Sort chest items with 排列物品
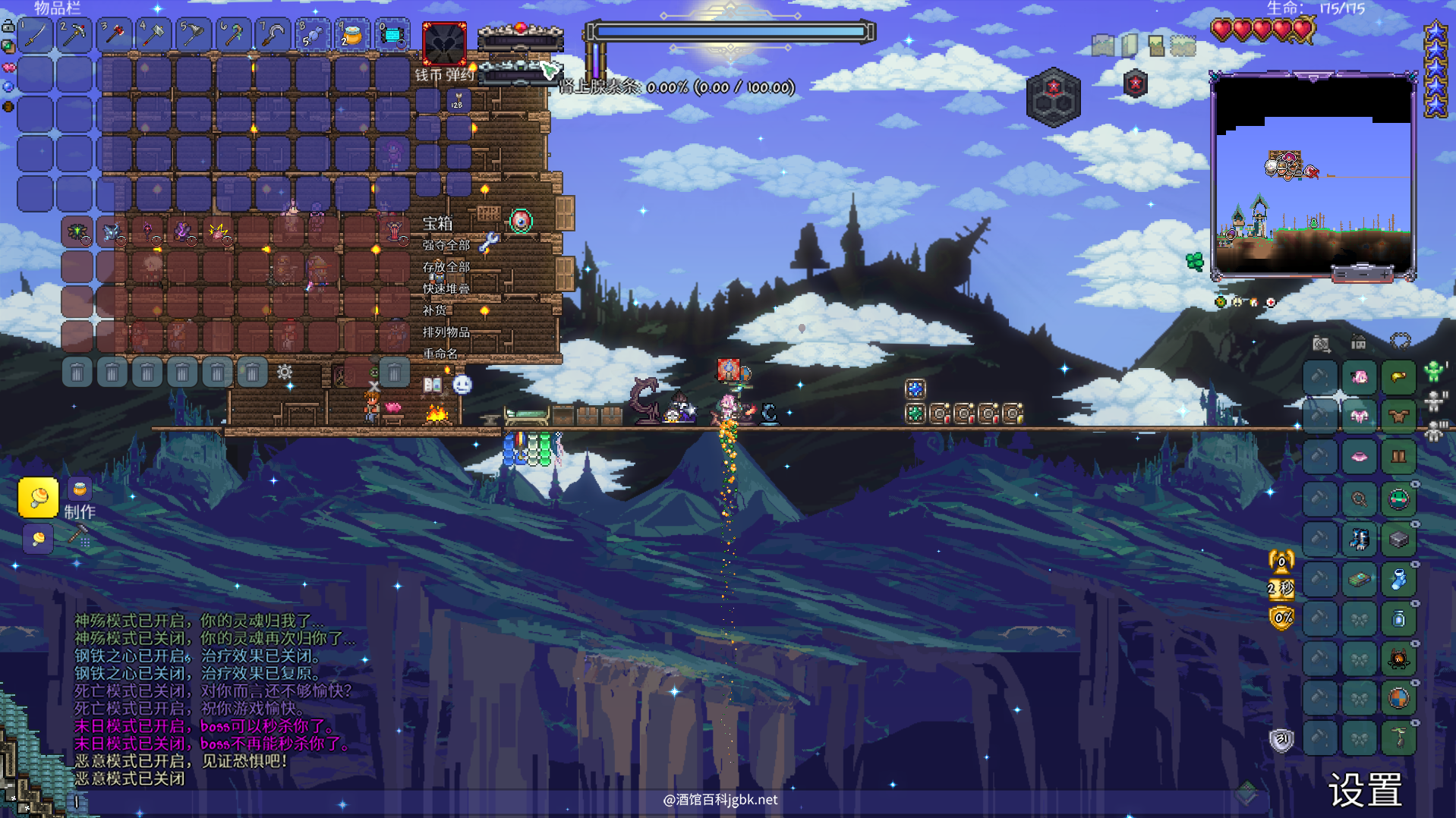This screenshot has width=1456, height=818. click(446, 332)
